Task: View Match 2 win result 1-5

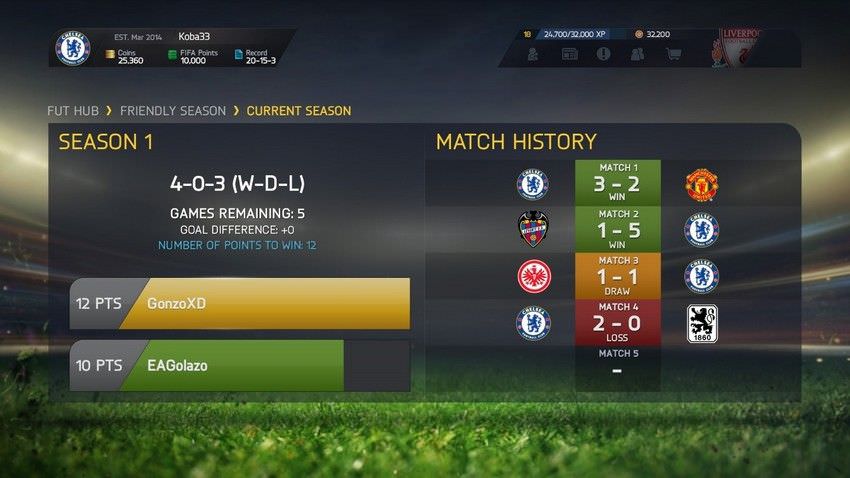Action: [x=617, y=230]
